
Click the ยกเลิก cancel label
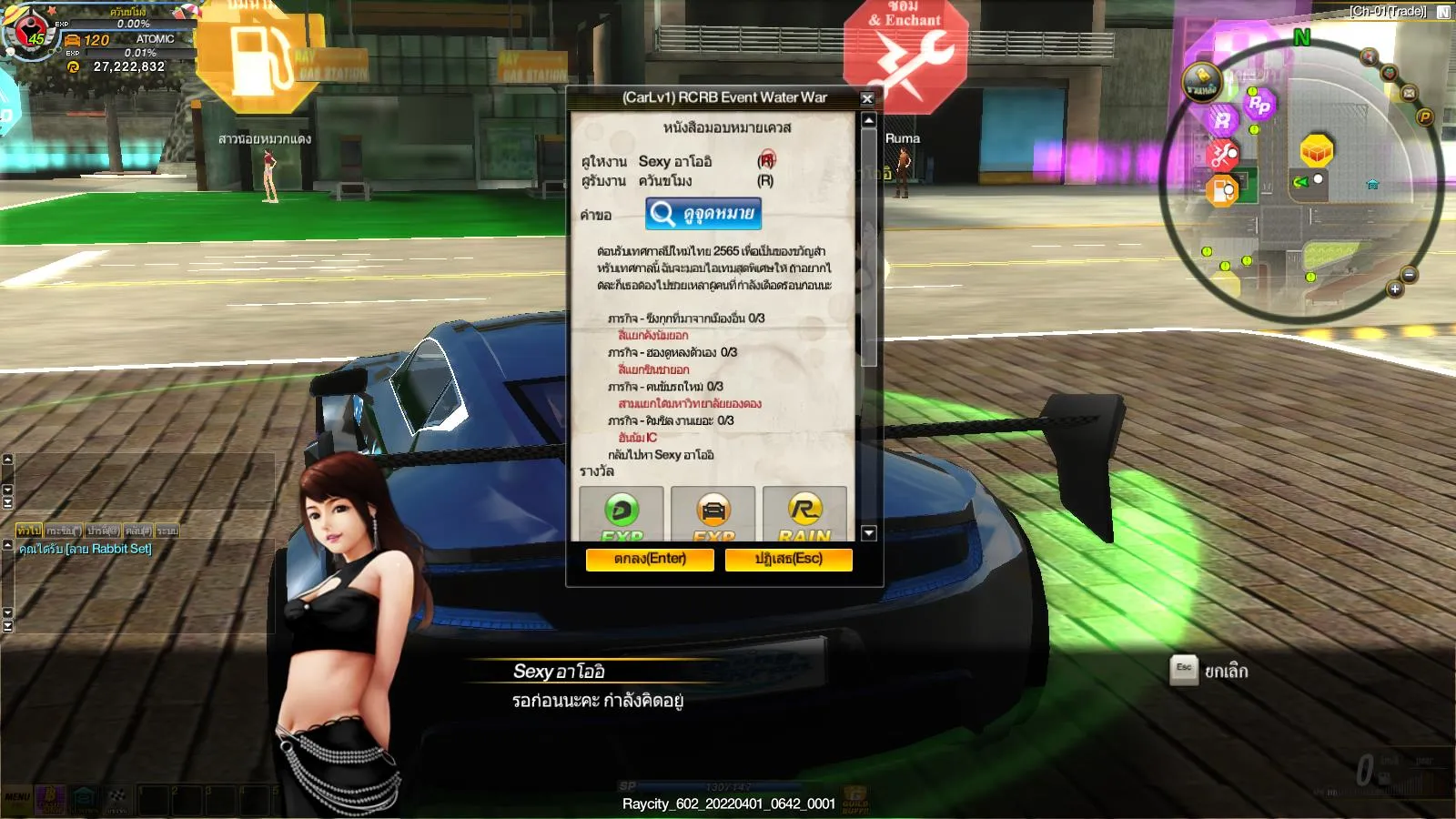pos(1226,672)
